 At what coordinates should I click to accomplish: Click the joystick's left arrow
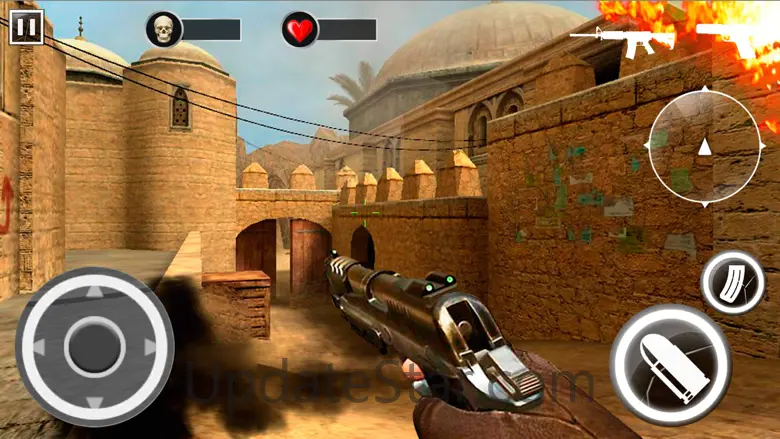tap(39, 347)
